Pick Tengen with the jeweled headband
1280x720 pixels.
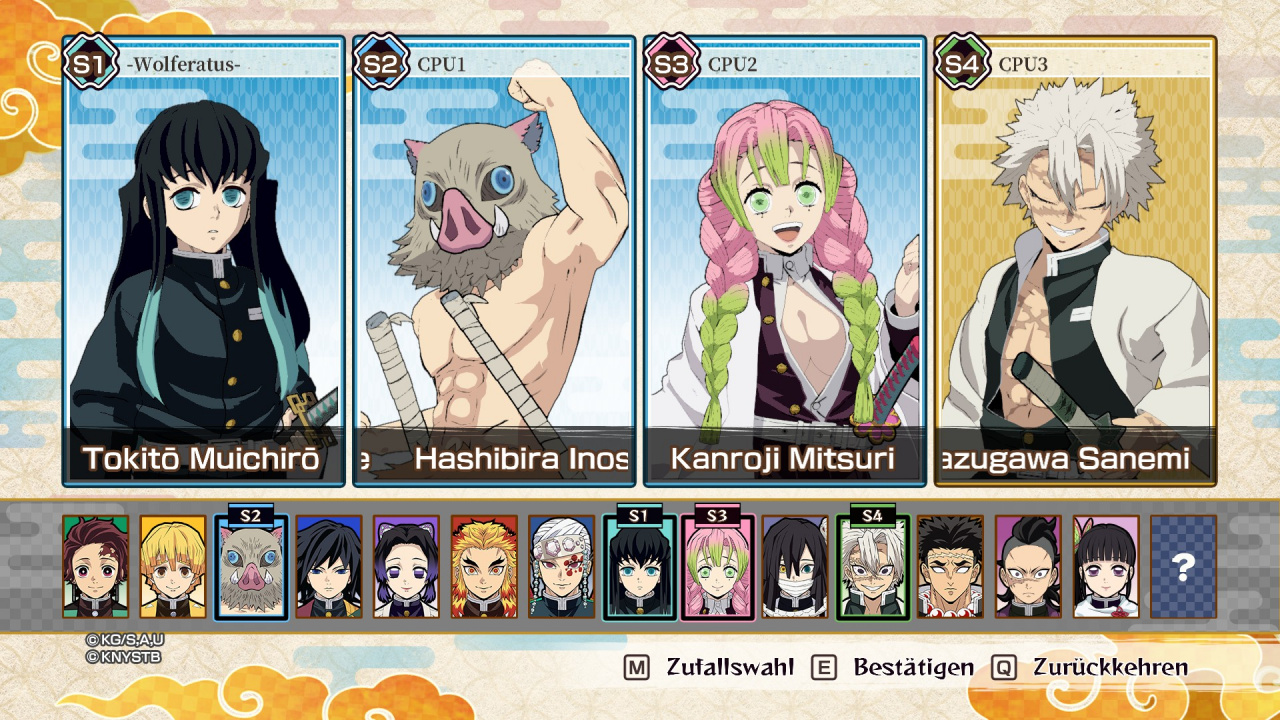point(561,567)
